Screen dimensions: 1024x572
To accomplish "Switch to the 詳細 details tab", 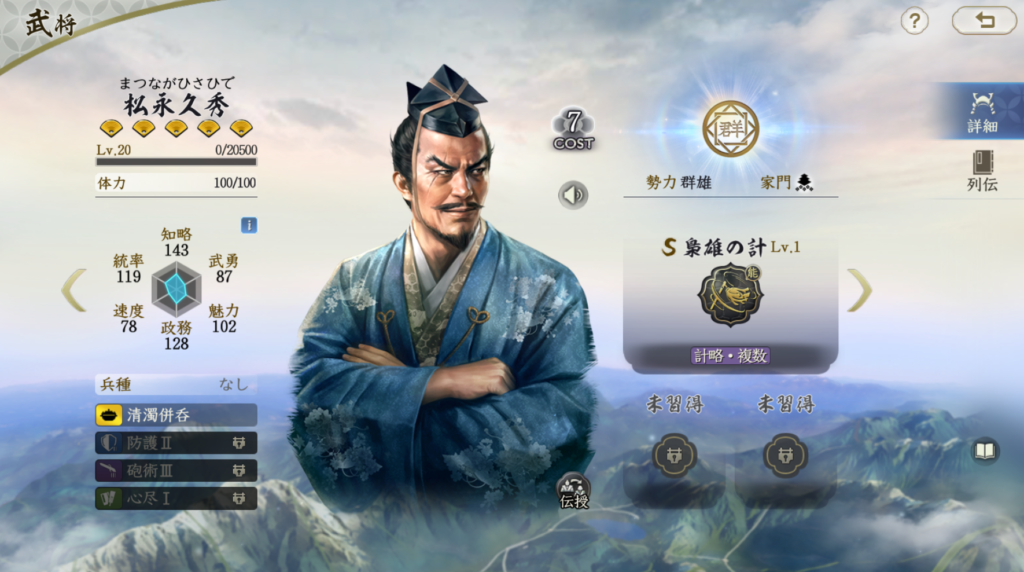I will (x=982, y=111).
